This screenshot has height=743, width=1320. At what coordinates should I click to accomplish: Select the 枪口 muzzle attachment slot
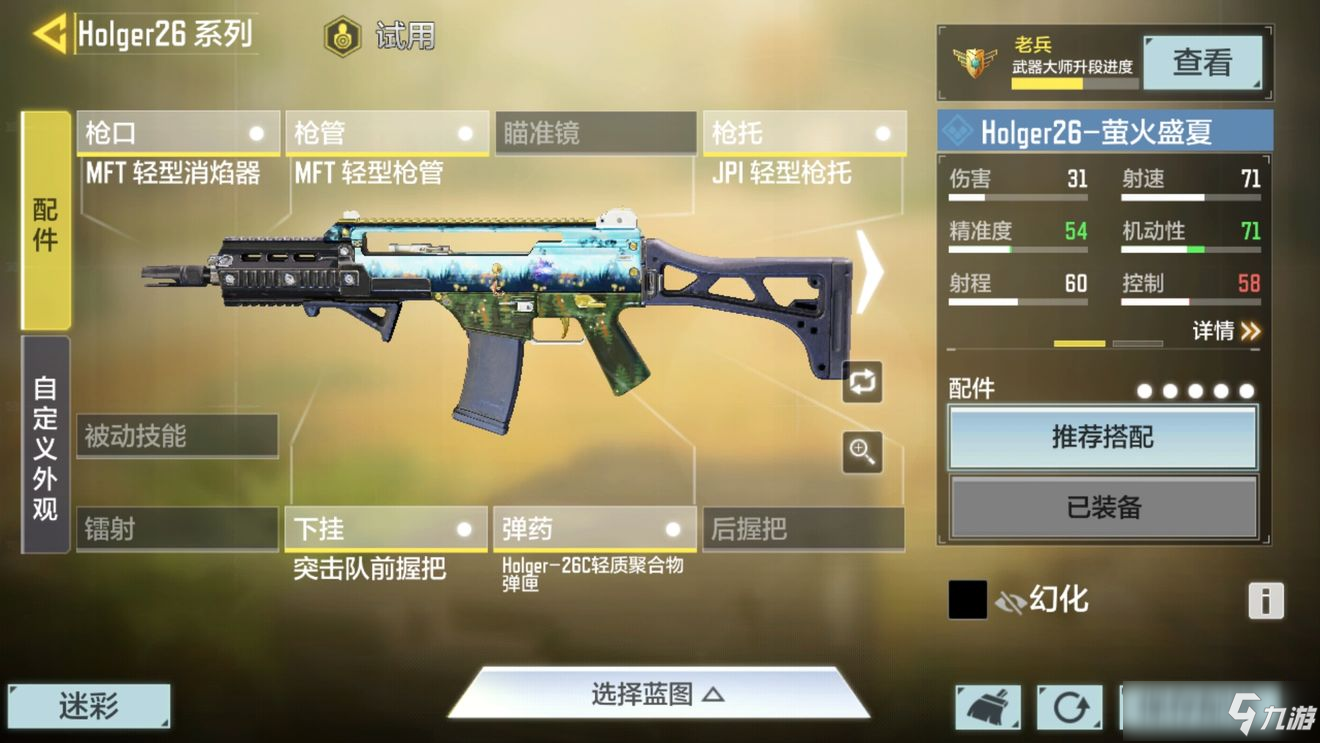point(178,134)
